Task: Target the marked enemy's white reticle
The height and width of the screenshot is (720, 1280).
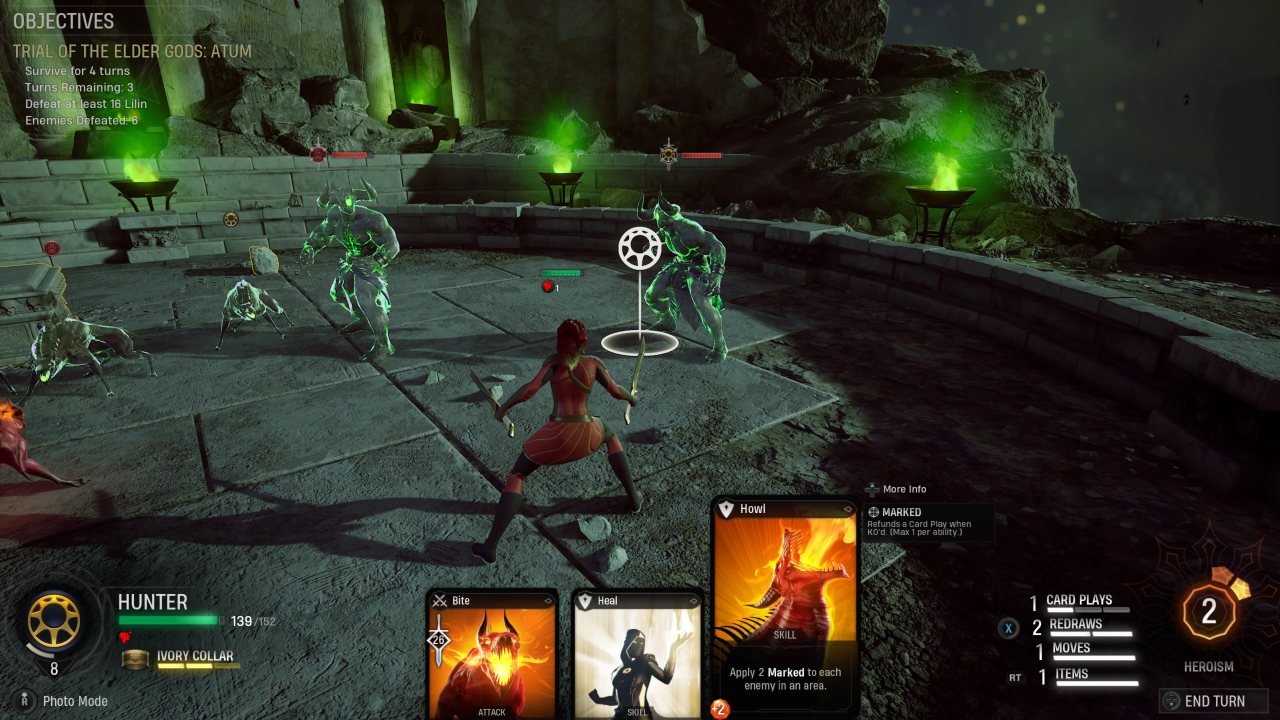Action: click(x=638, y=249)
